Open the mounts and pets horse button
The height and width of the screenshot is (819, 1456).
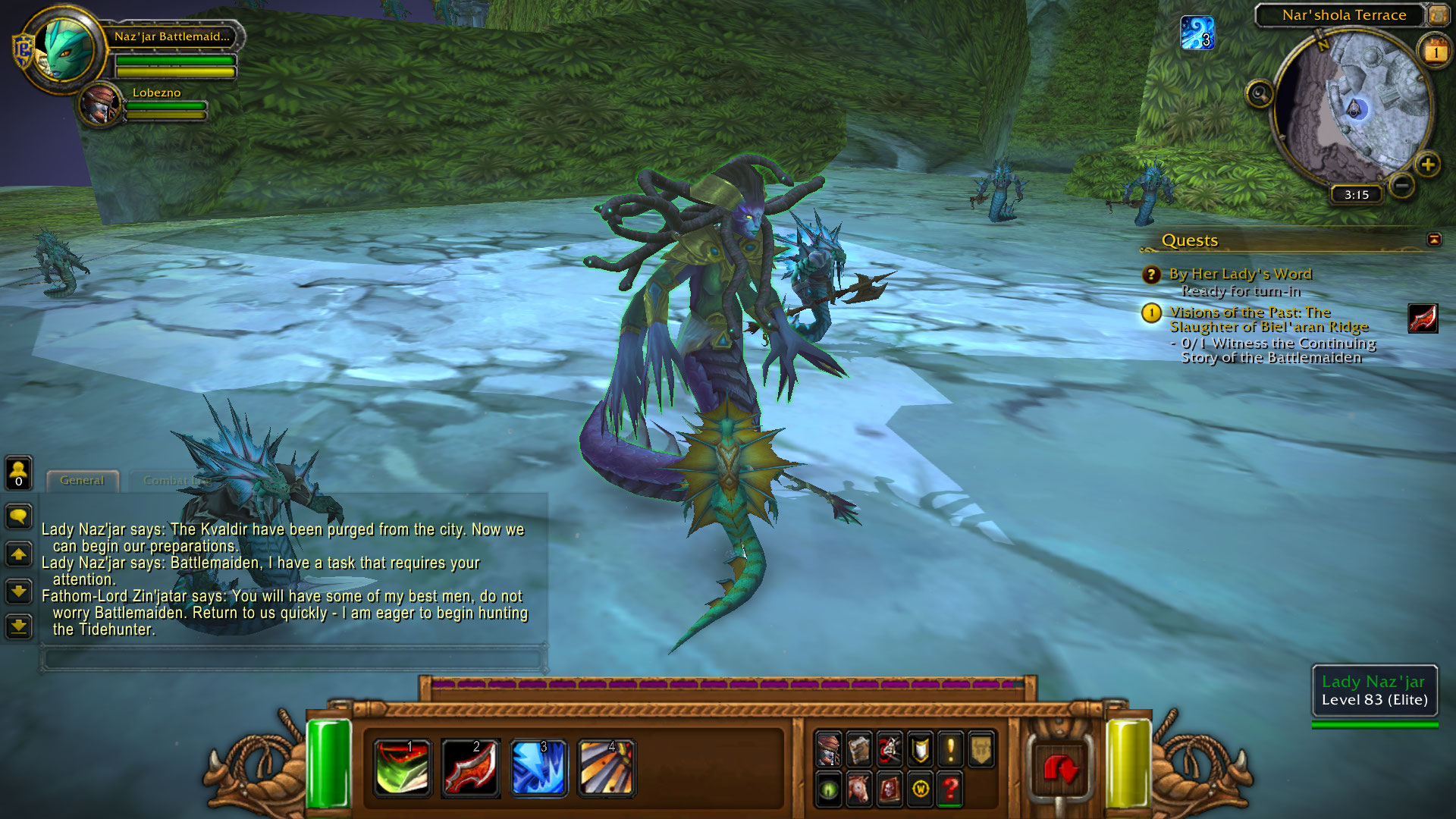(859, 789)
